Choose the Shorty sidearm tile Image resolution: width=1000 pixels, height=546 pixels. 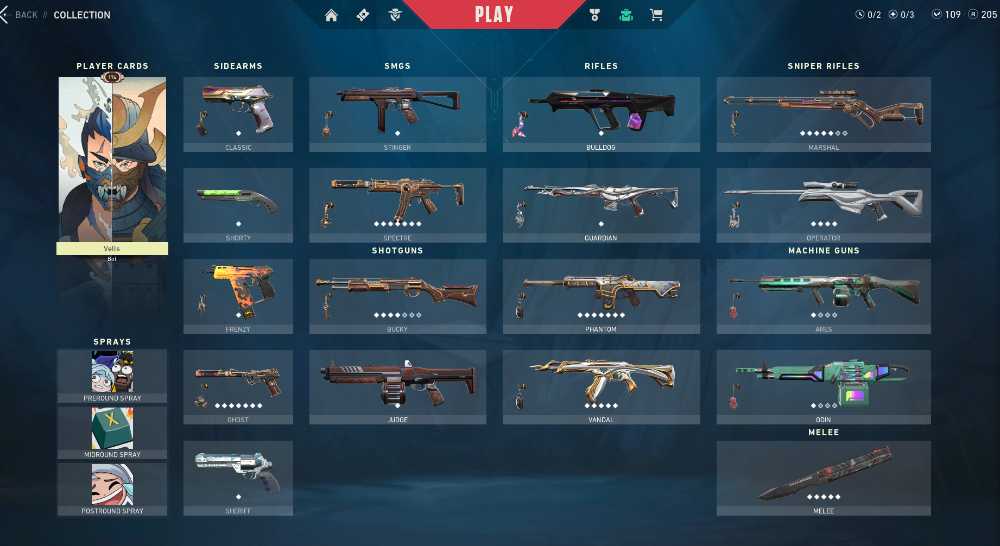click(x=238, y=205)
